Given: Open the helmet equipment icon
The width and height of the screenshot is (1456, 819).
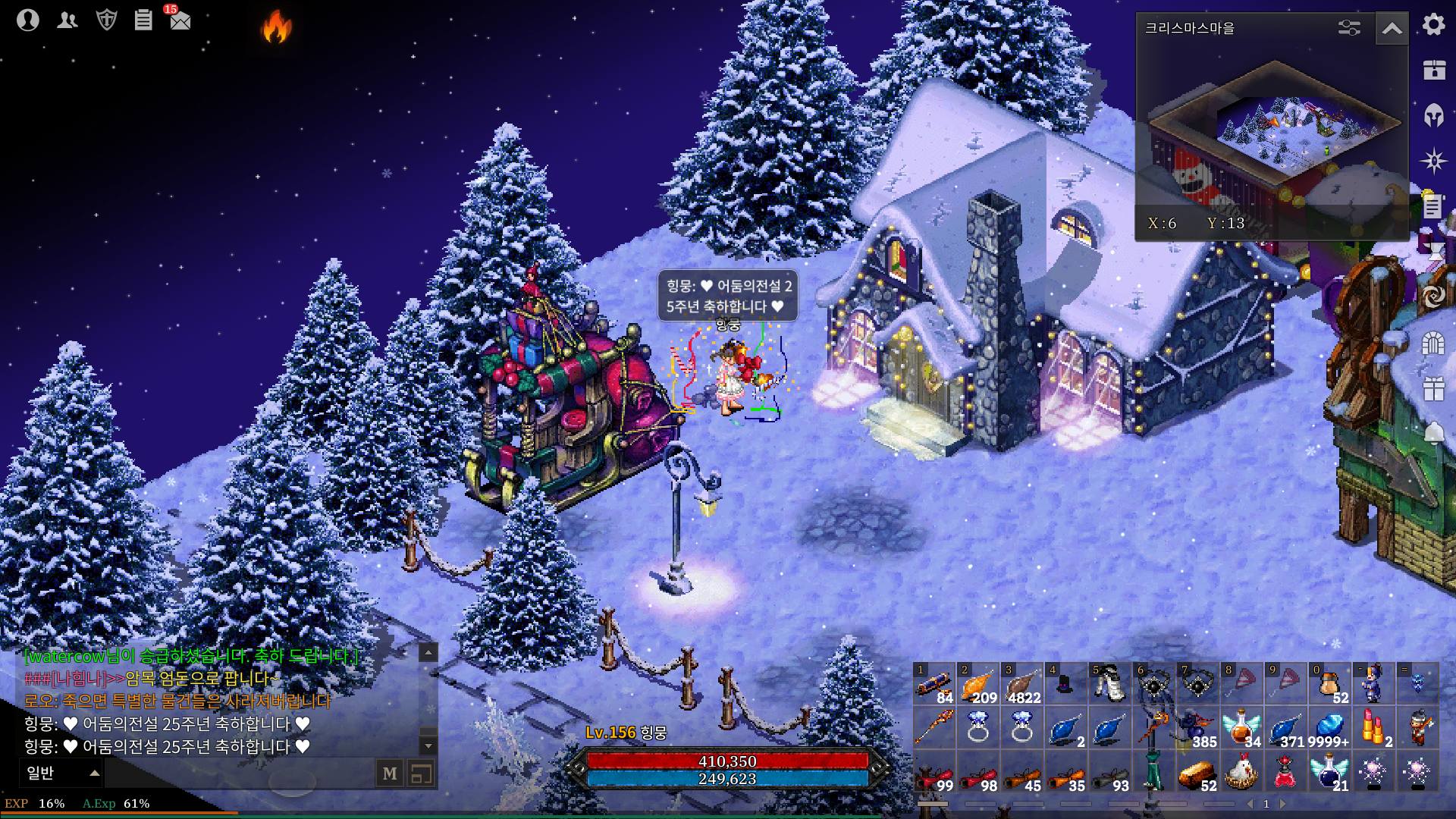Looking at the screenshot, I should [x=1433, y=115].
